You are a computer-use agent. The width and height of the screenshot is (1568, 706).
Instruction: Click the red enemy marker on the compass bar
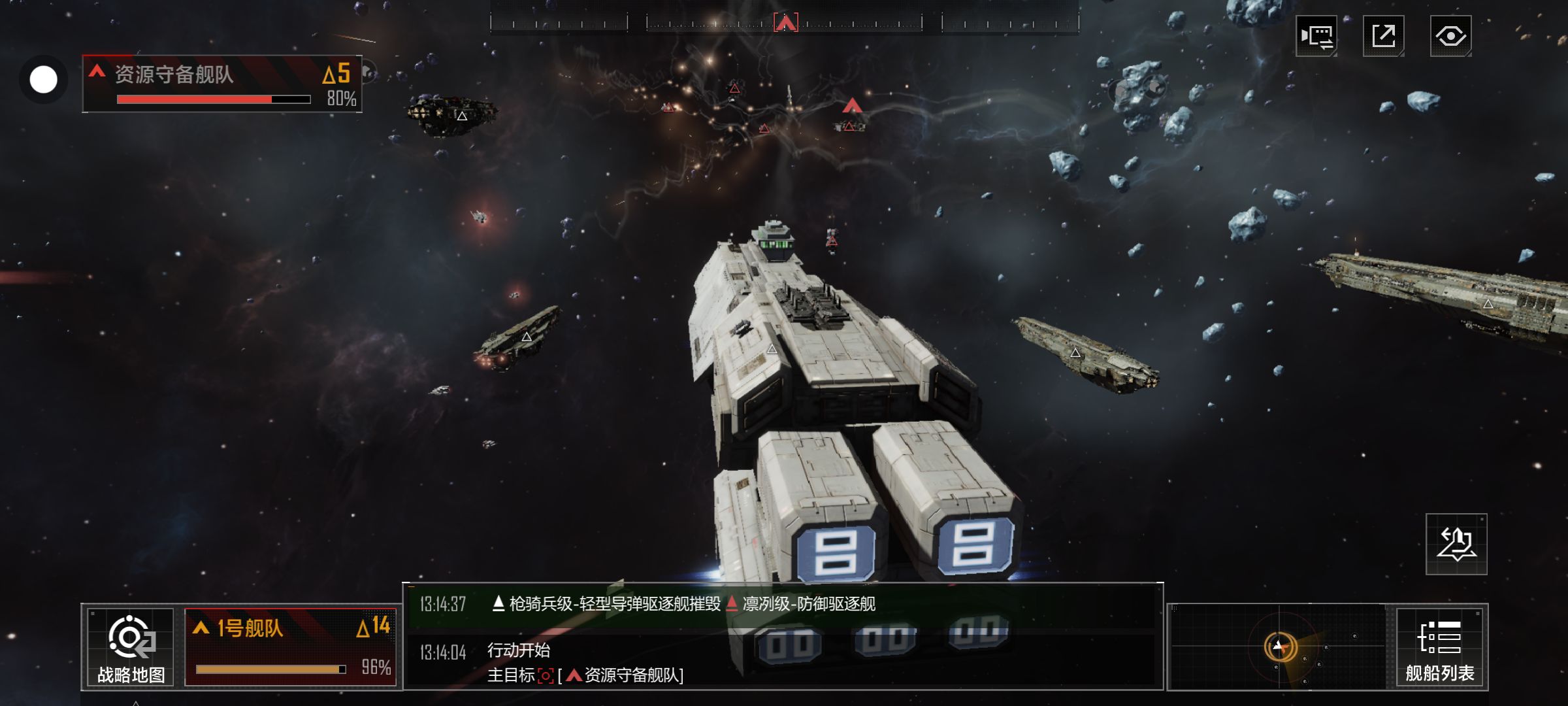pyautogui.click(x=785, y=23)
